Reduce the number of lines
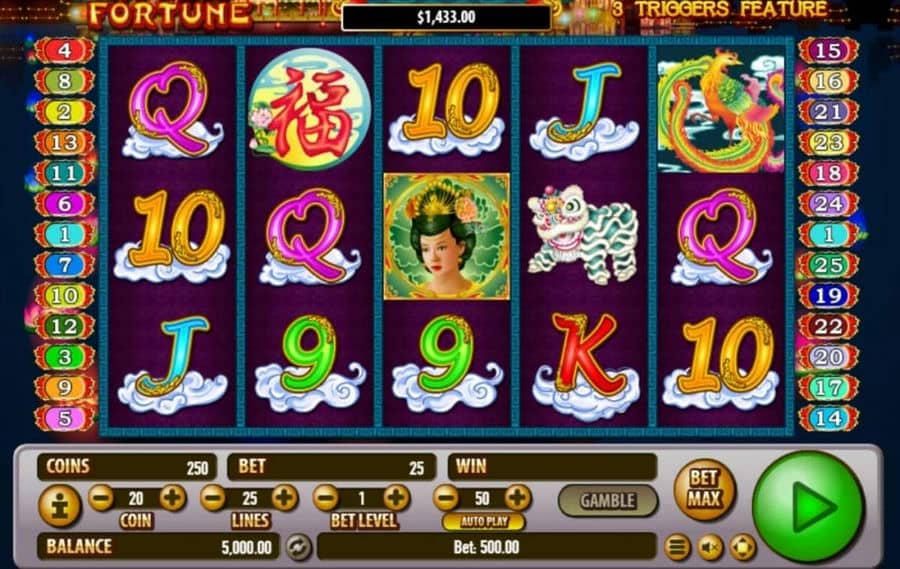 click(213, 497)
